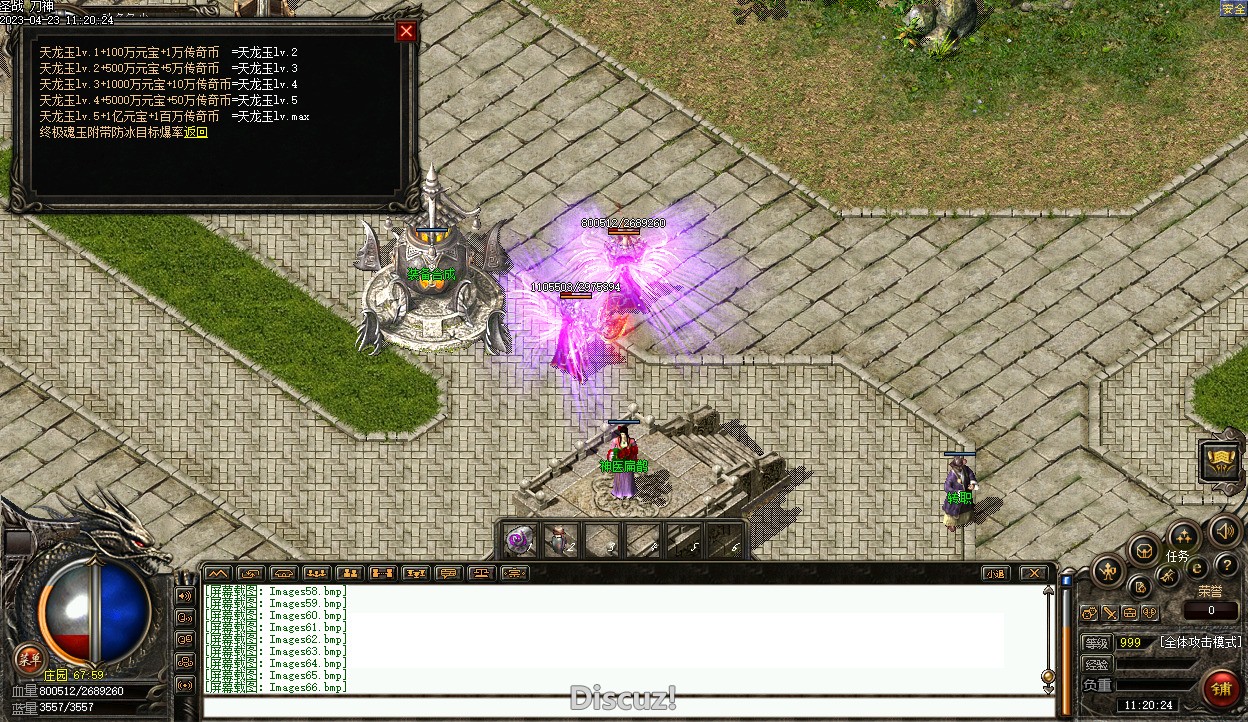Viewport: 1248px width, 722px height.
Task: Use the purple scroll in hotbar slot 1
Action: pos(518,540)
